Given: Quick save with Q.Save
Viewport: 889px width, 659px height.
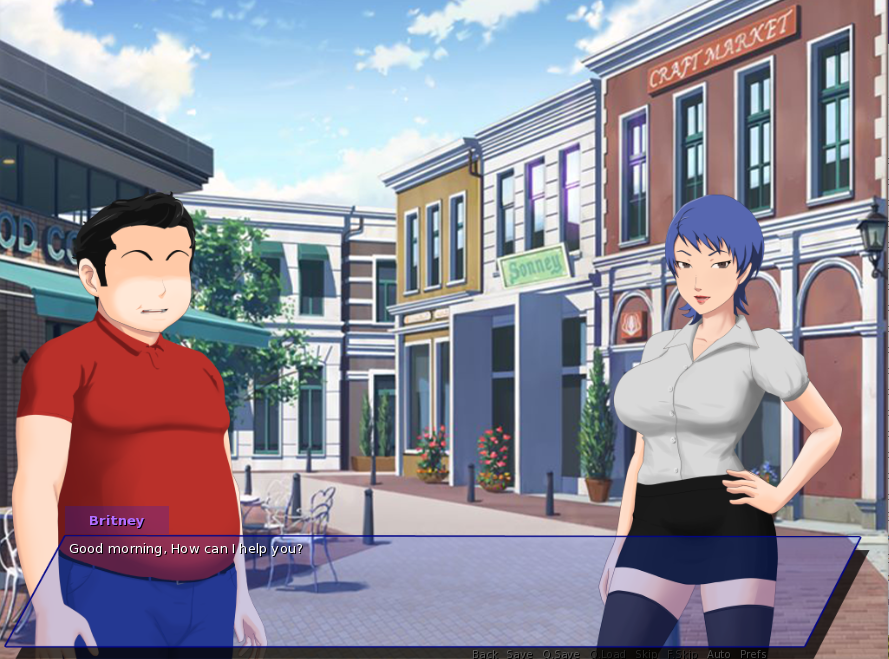Looking at the screenshot, I should [x=561, y=654].
